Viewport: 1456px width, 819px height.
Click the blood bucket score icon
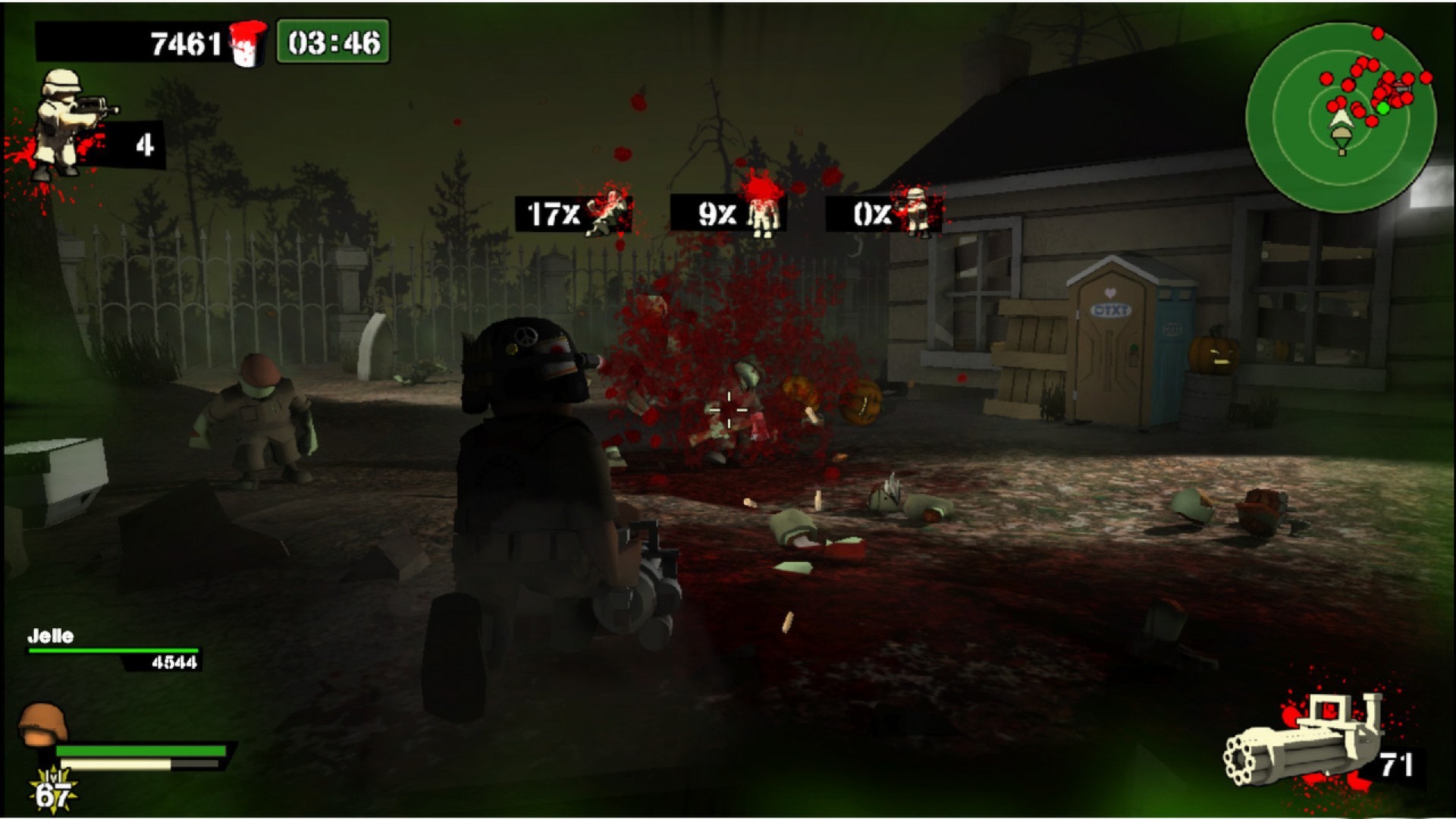248,42
